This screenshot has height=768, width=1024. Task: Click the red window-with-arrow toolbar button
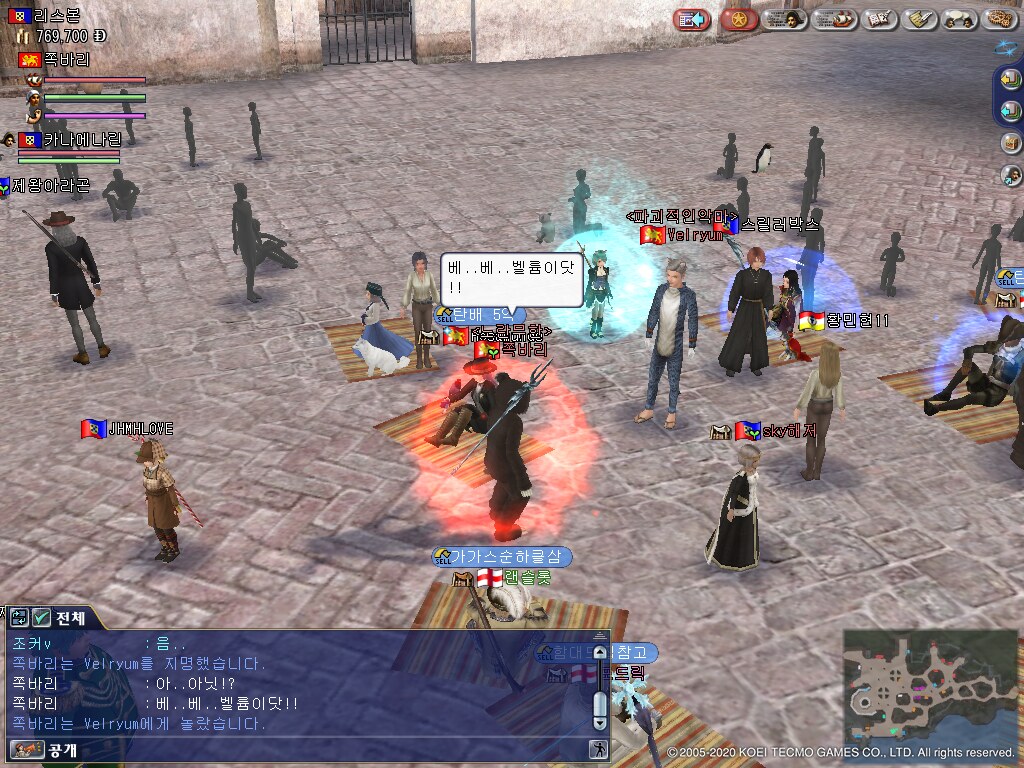point(691,19)
